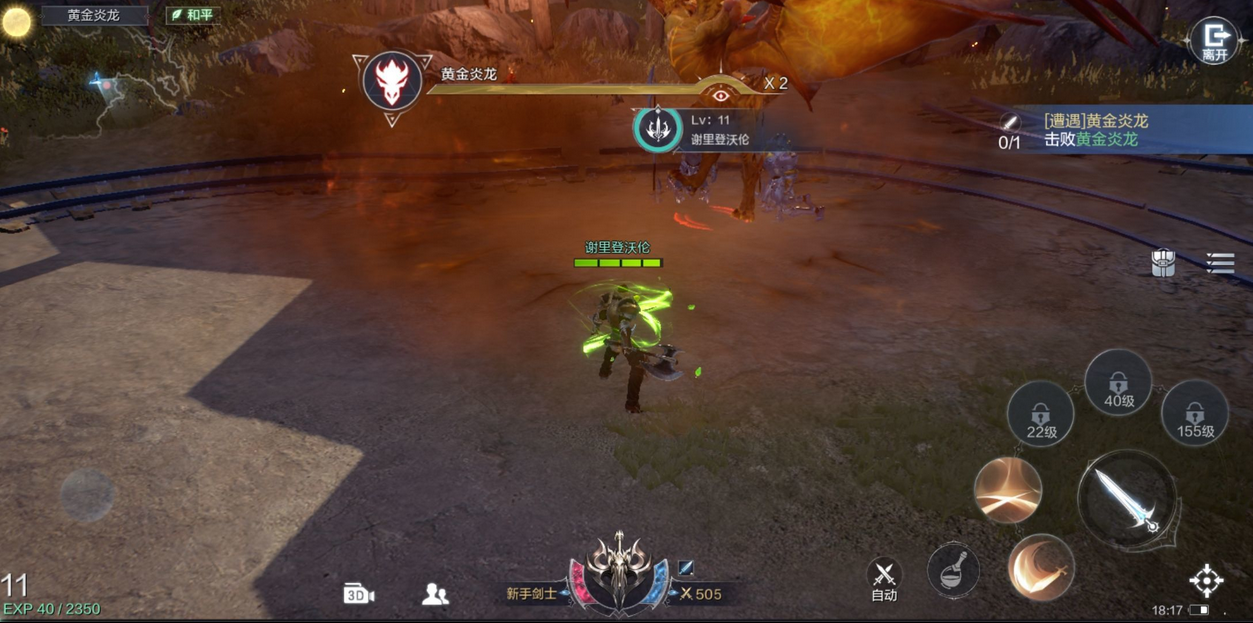Image resolution: width=1253 pixels, height=623 pixels.
Task: Tap the locked 40级 skill slot
Action: click(1118, 383)
